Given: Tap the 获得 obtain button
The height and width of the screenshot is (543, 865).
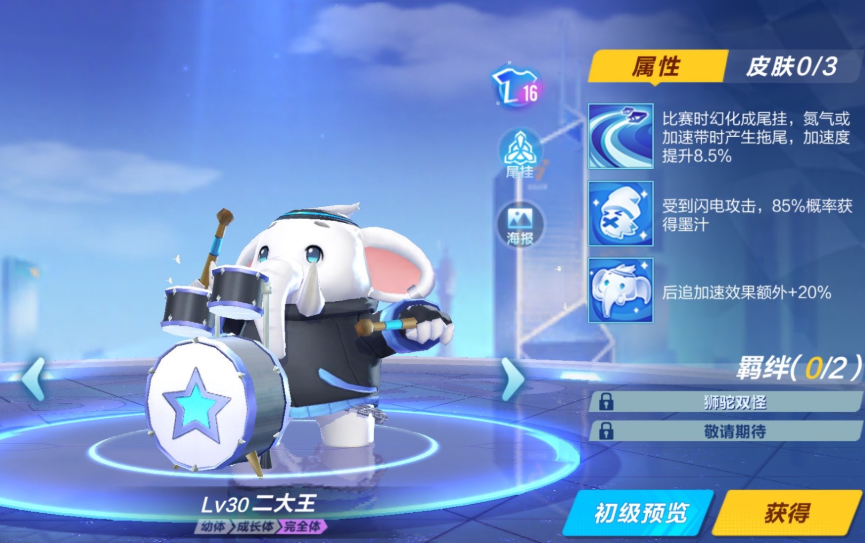Looking at the screenshot, I should (x=787, y=514).
